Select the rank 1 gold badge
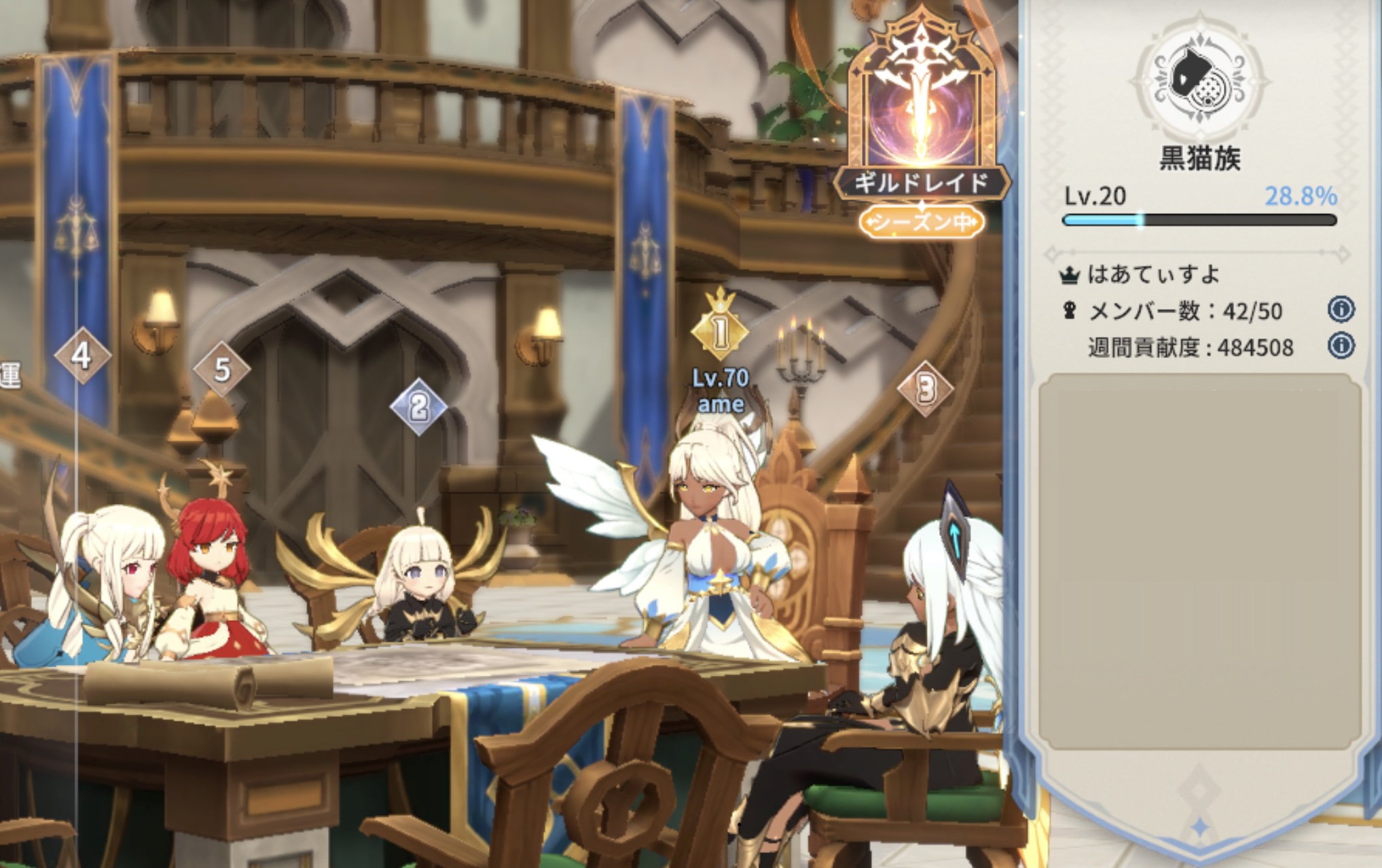Screen dimensions: 1382x868 [x=720, y=331]
